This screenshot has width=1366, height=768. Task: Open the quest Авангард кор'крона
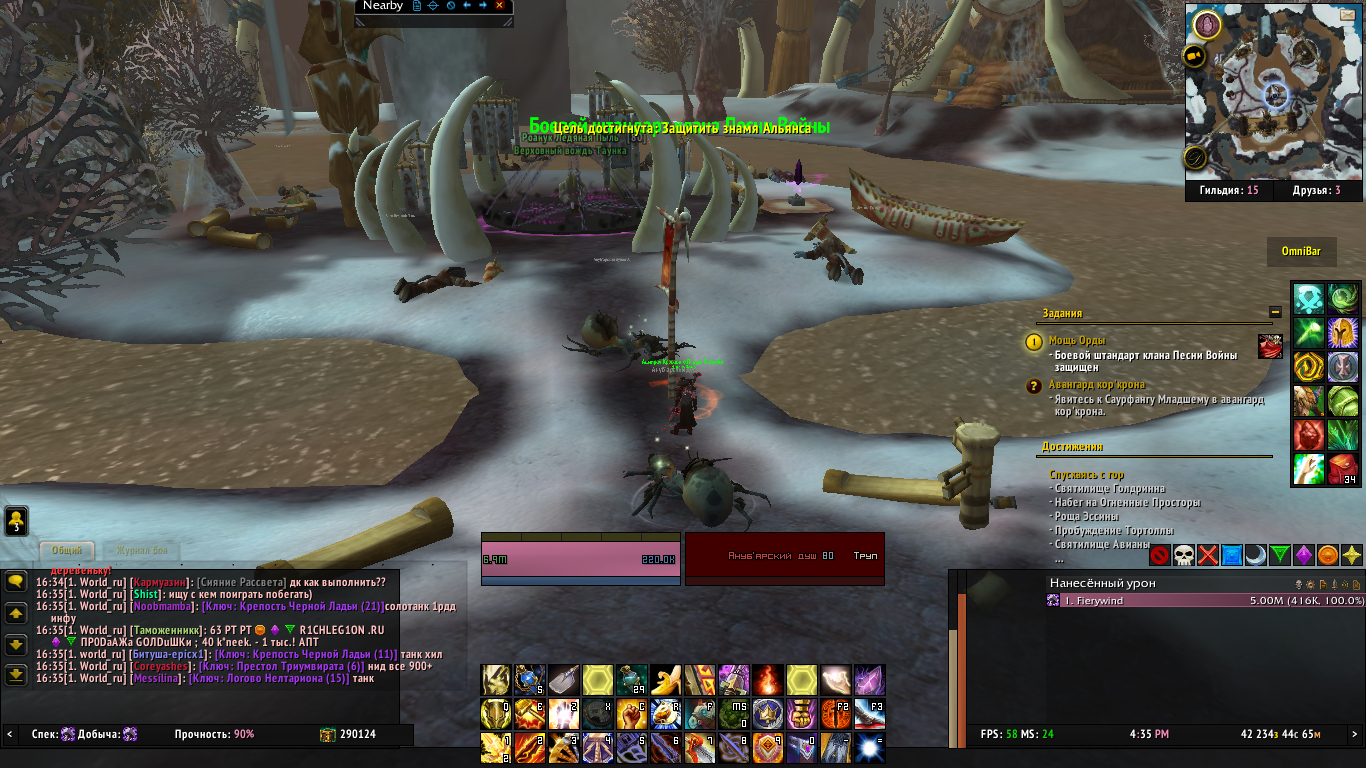(x=1097, y=385)
